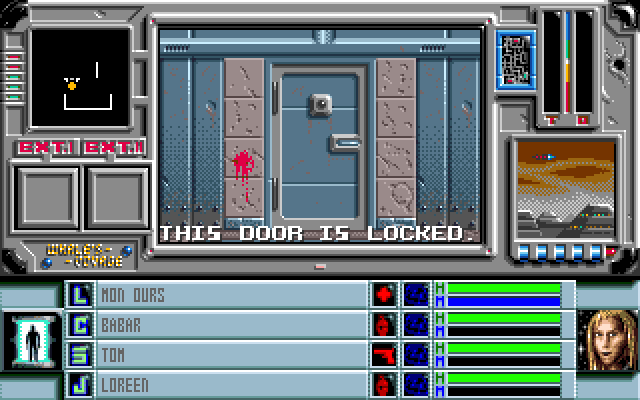The width and height of the screenshot is (640, 400).
Task: Activate the EXT.I button
Action: 46,148
